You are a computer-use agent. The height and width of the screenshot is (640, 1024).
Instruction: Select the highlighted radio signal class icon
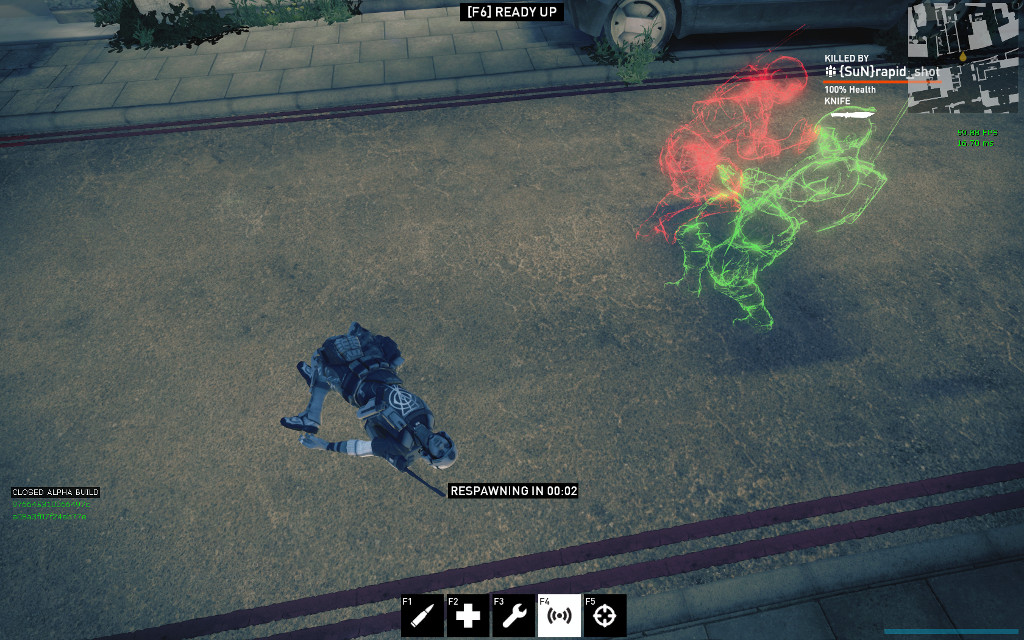(x=559, y=616)
